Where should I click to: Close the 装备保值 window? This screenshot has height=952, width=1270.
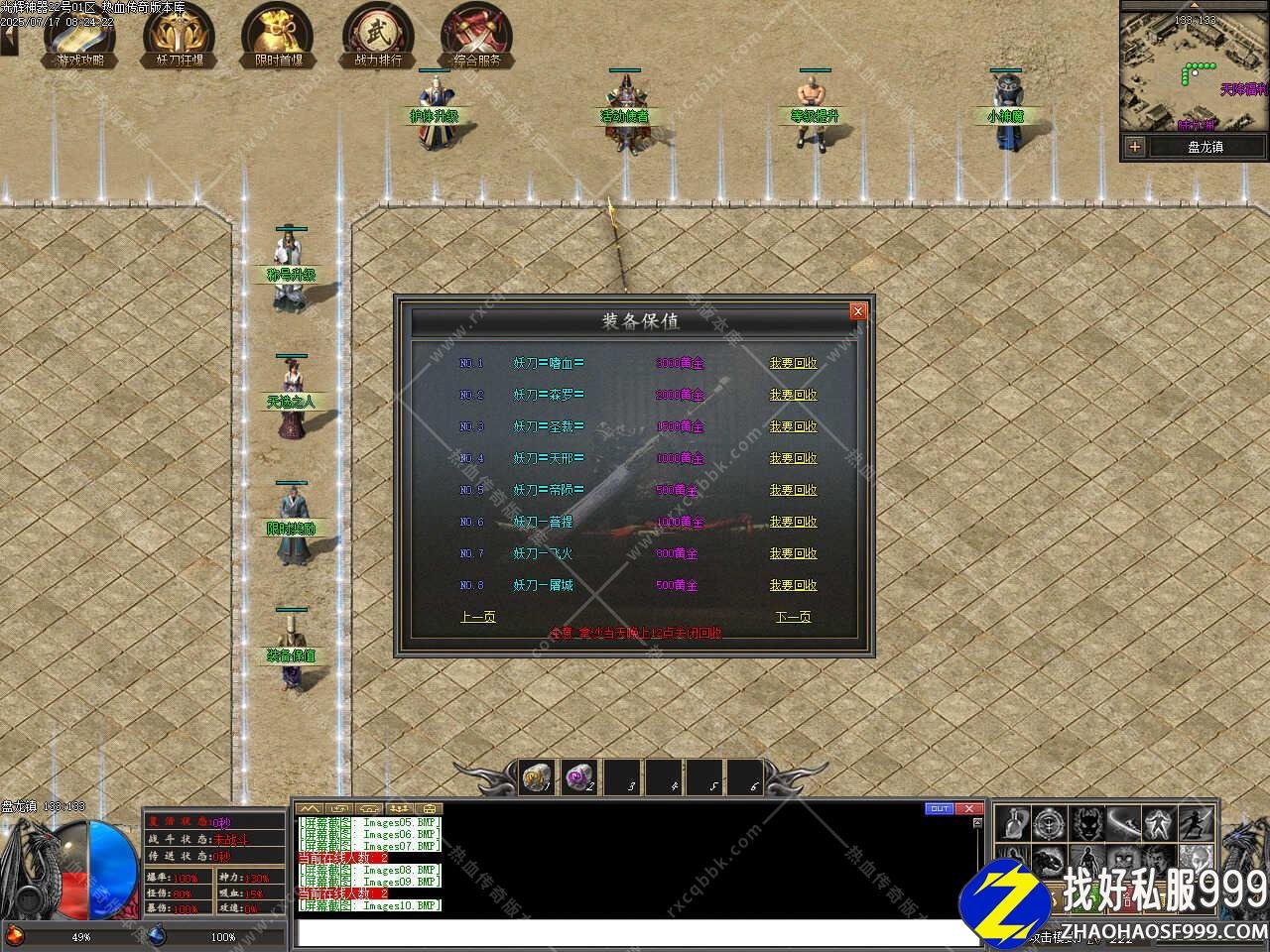858,311
